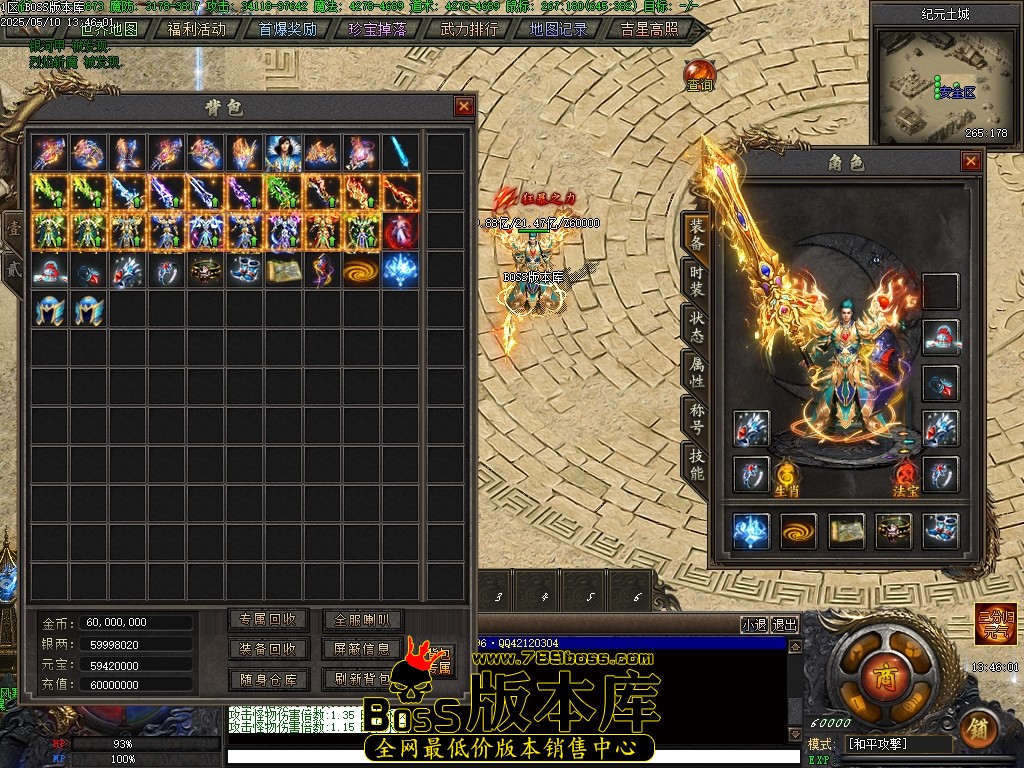Switch to the 属性 attributes tab
The image size is (1024, 768).
click(x=695, y=371)
